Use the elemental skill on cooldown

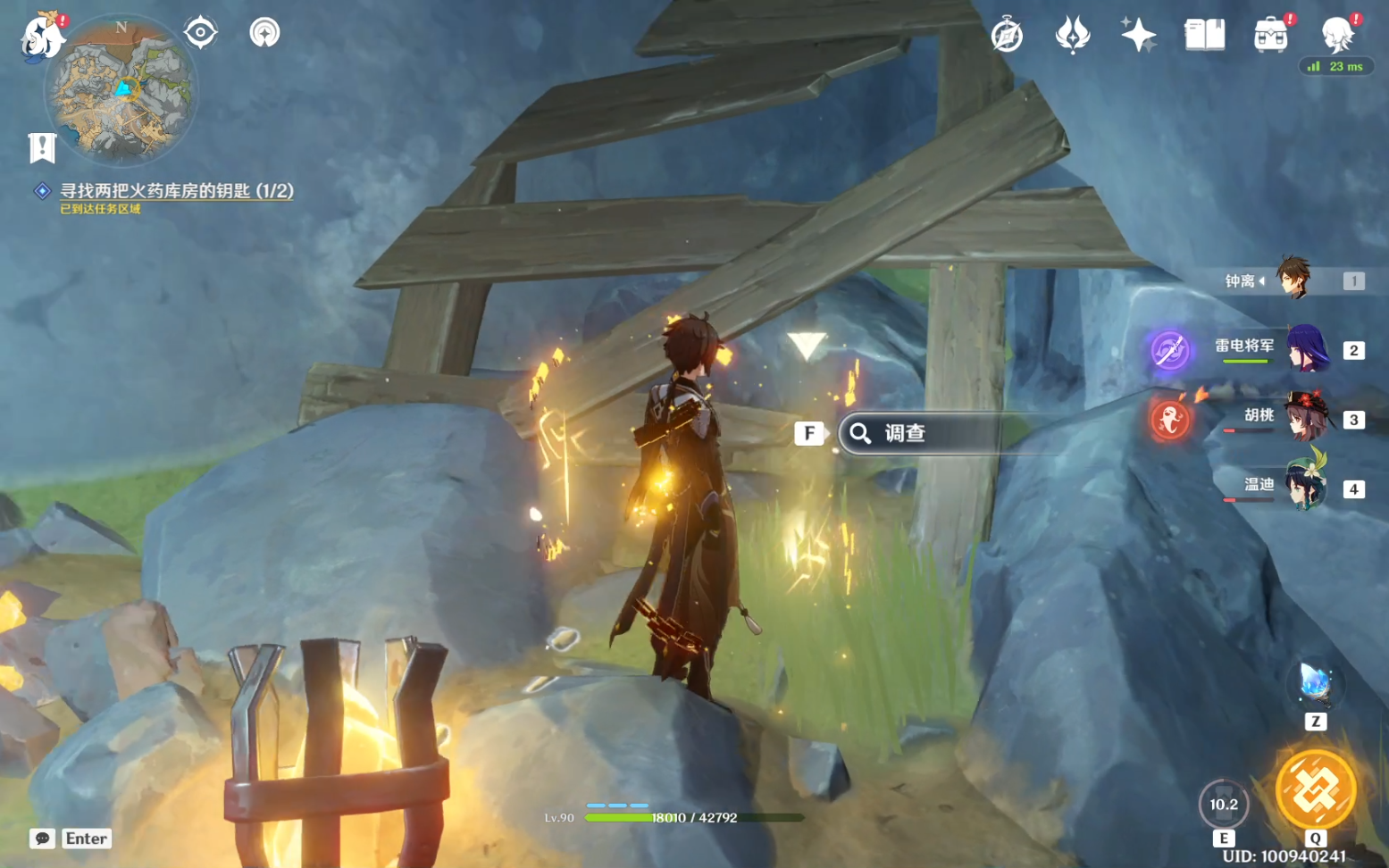coord(1223,805)
